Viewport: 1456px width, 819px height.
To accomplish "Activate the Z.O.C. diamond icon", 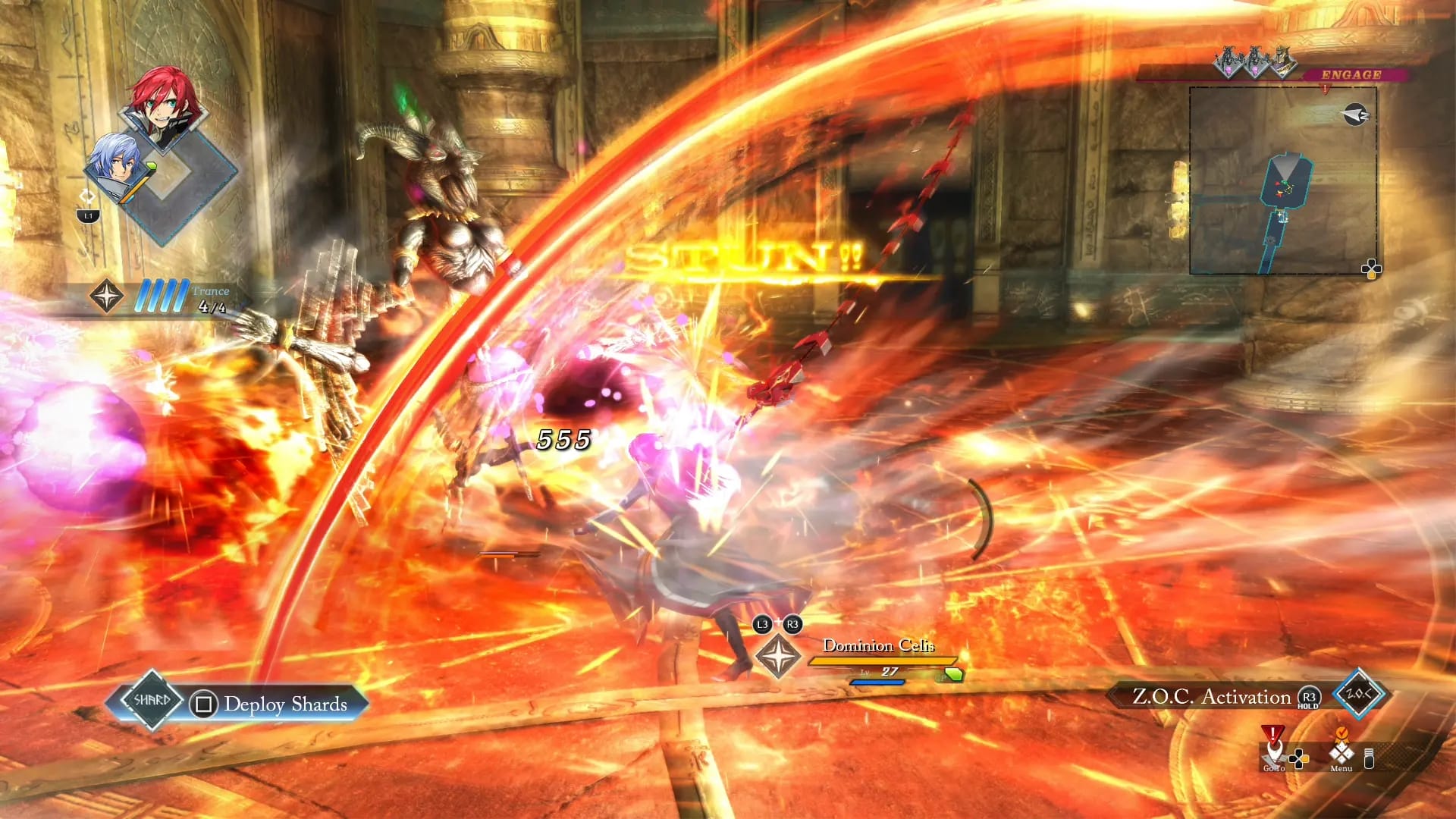I will [1358, 694].
